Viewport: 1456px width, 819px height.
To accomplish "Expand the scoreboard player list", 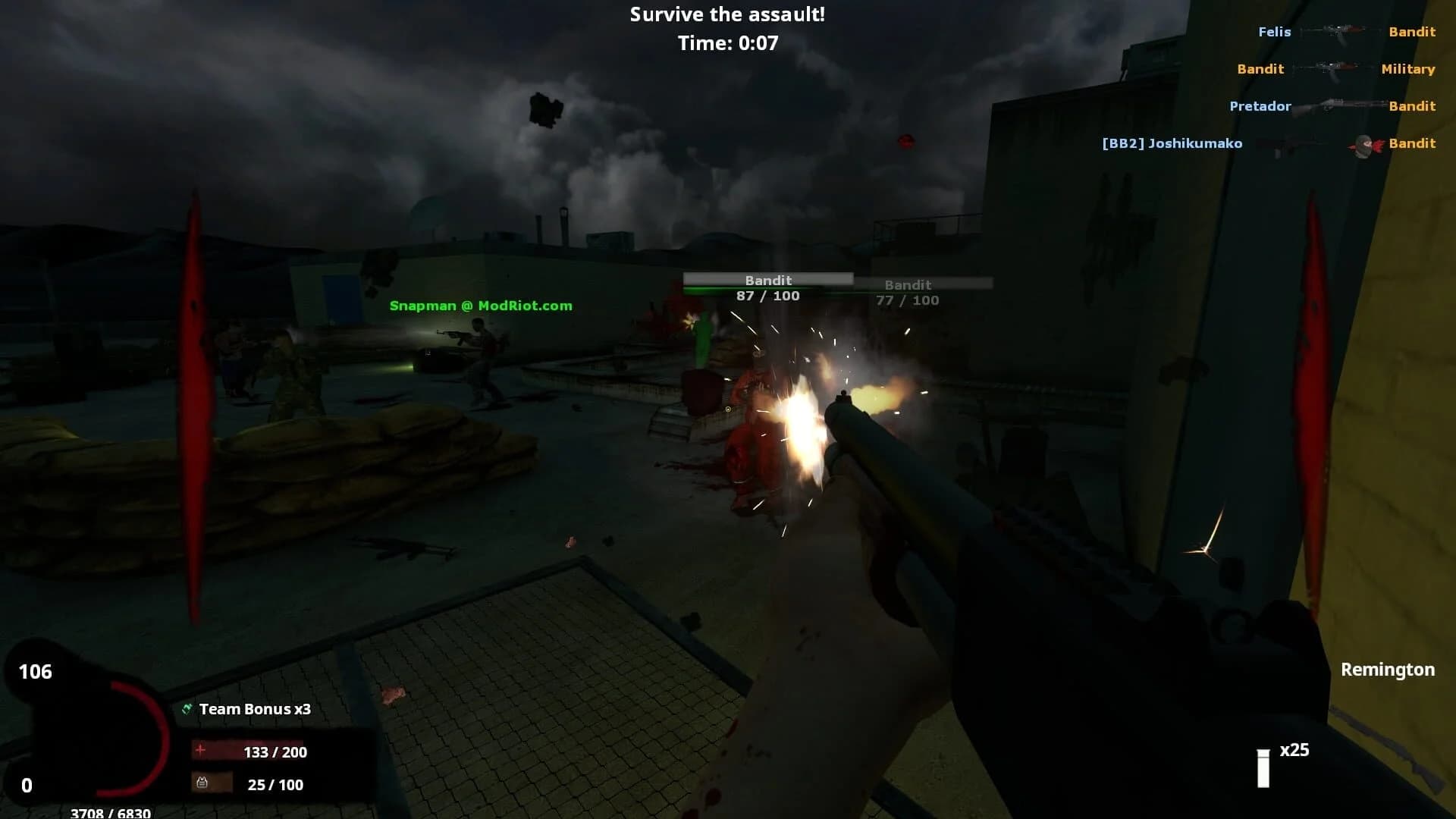I will tap(1289, 87).
